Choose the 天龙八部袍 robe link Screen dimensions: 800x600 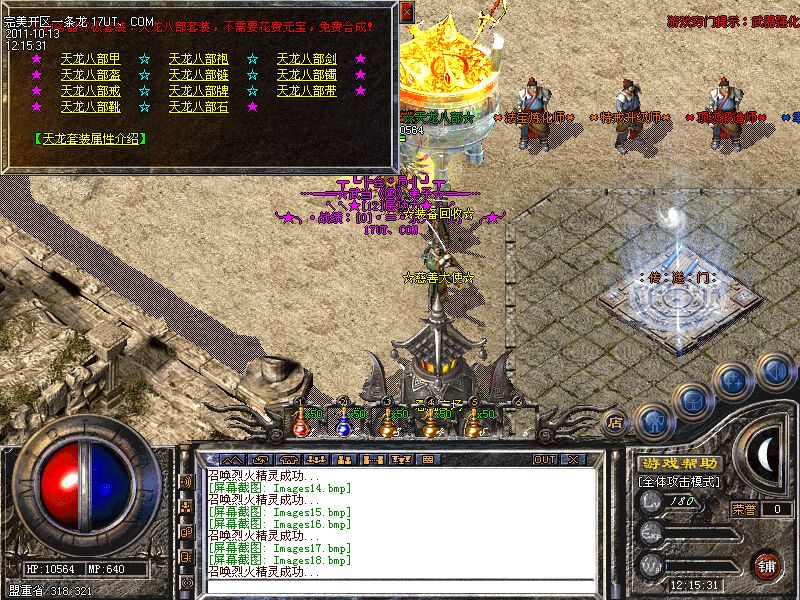coord(198,59)
